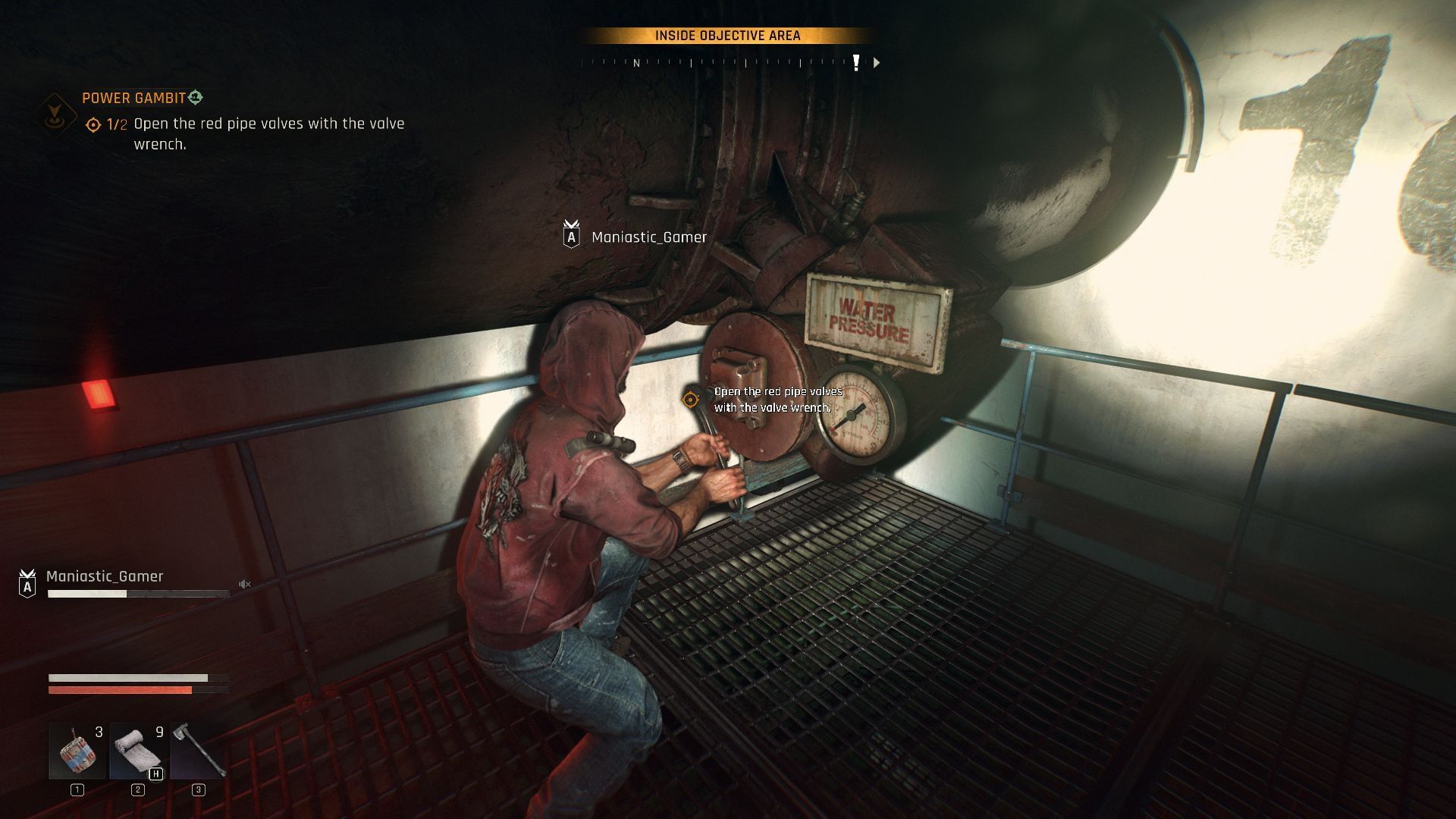The height and width of the screenshot is (819, 1456).
Task: Click the Maniastic_Gamer nameplate above the character
Action: [x=648, y=237]
